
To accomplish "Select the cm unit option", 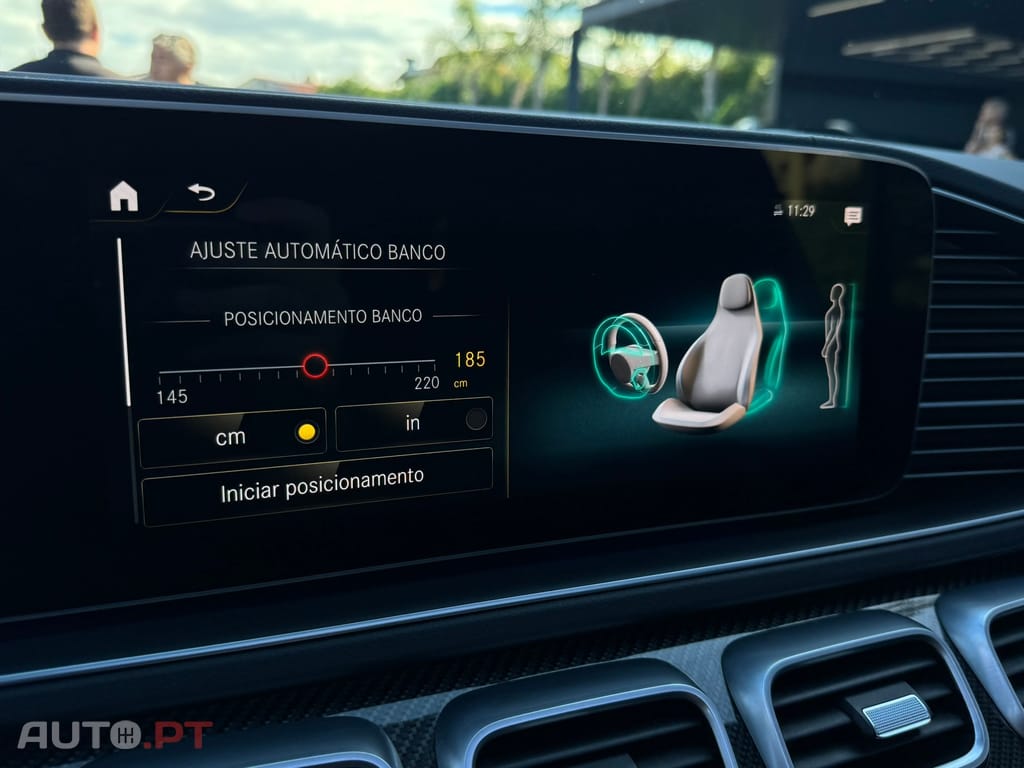I will point(232,437).
